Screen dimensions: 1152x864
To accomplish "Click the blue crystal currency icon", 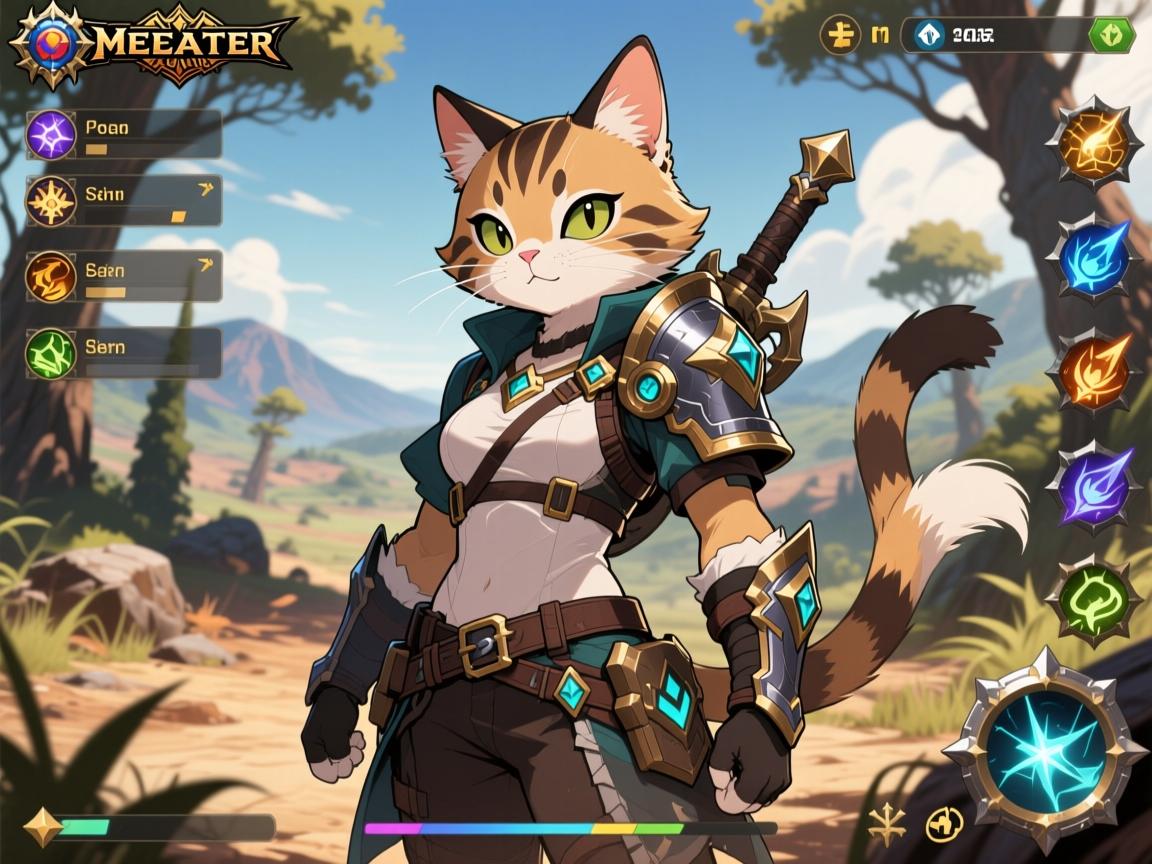I will (929, 36).
